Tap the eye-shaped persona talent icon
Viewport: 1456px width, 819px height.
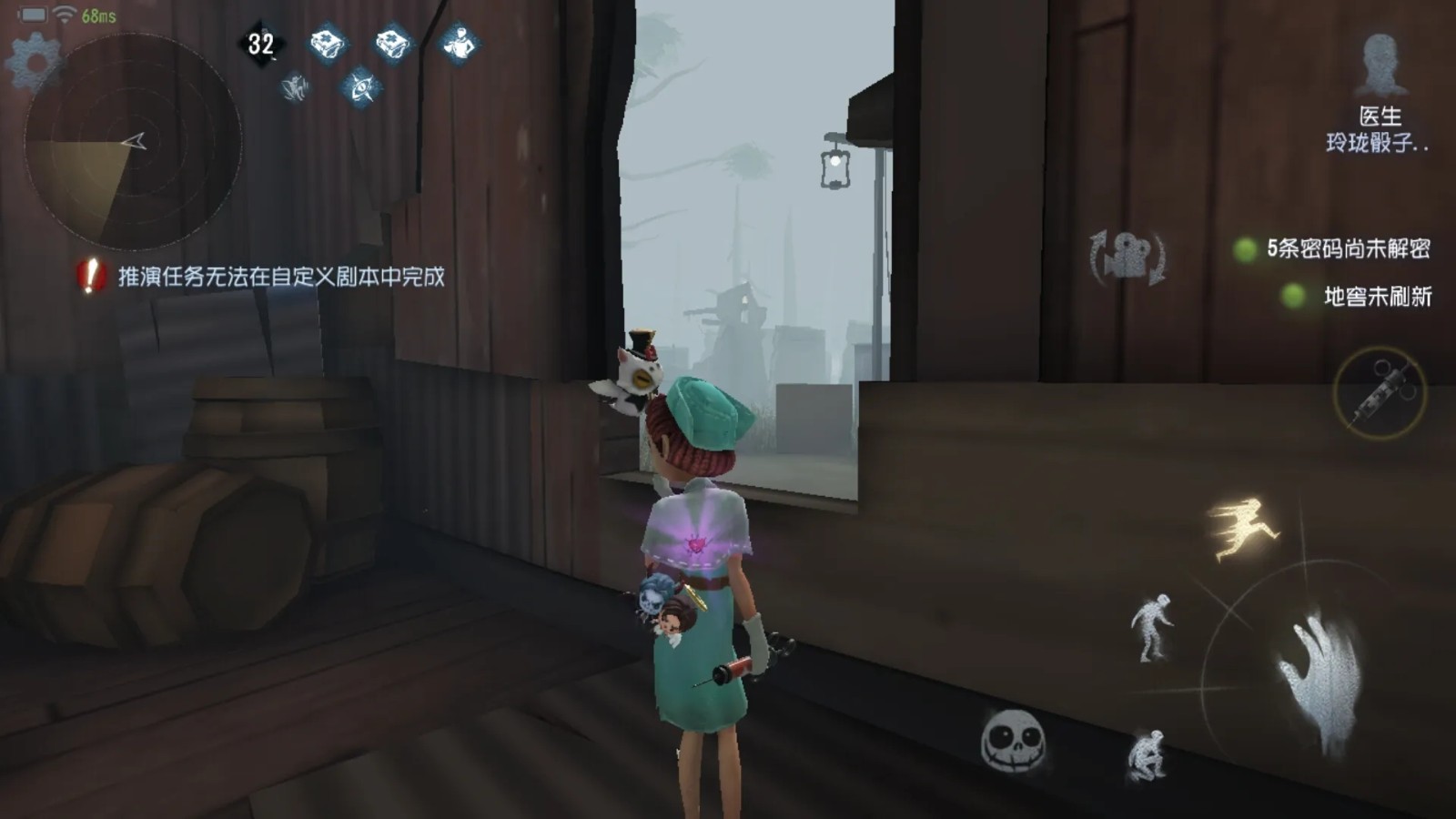click(363, 88)
